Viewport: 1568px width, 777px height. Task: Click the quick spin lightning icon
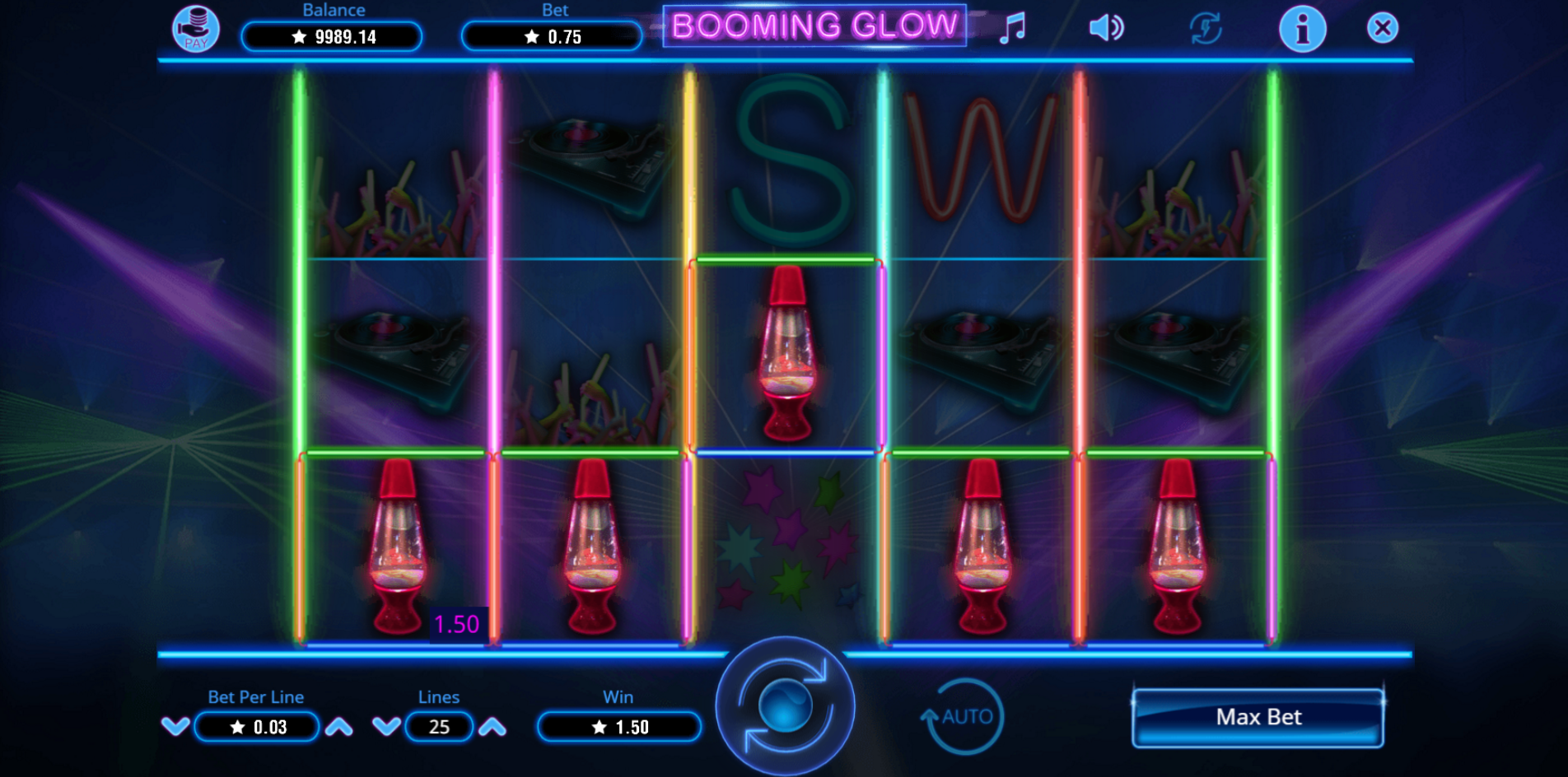1205,28
